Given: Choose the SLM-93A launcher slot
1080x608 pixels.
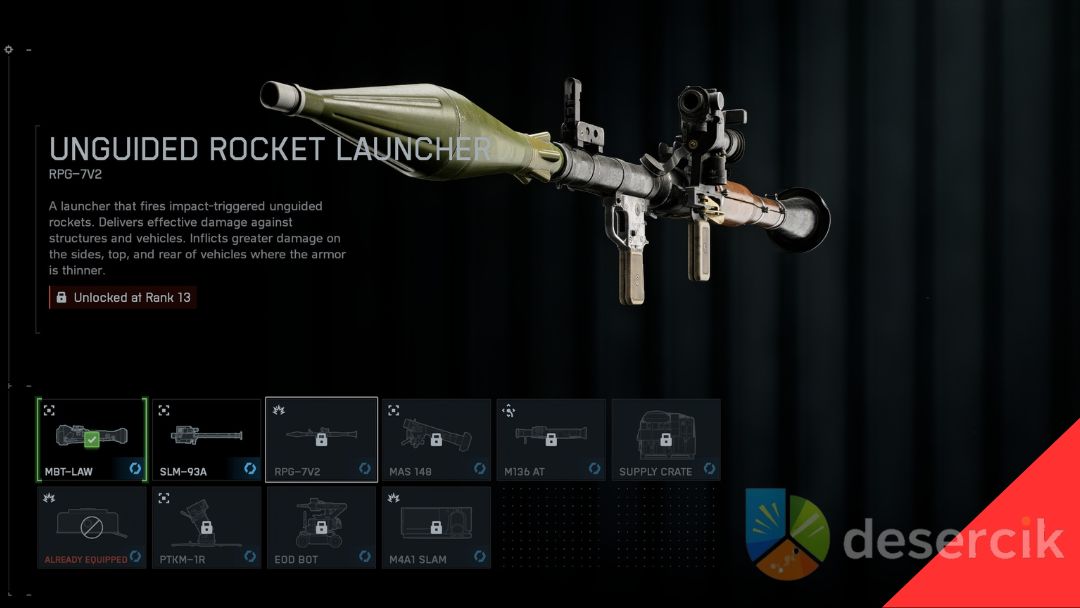Looking at the screenshot, I should (206, 440).
